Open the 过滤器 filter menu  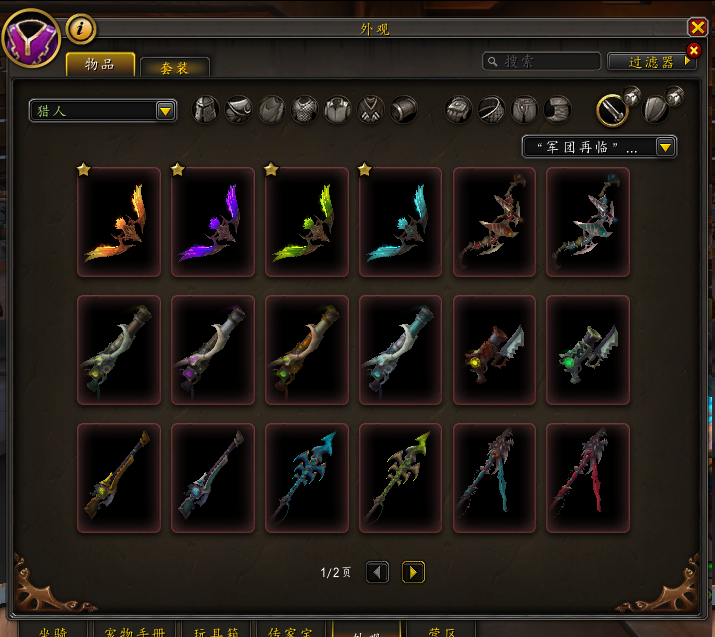(651, 62)
